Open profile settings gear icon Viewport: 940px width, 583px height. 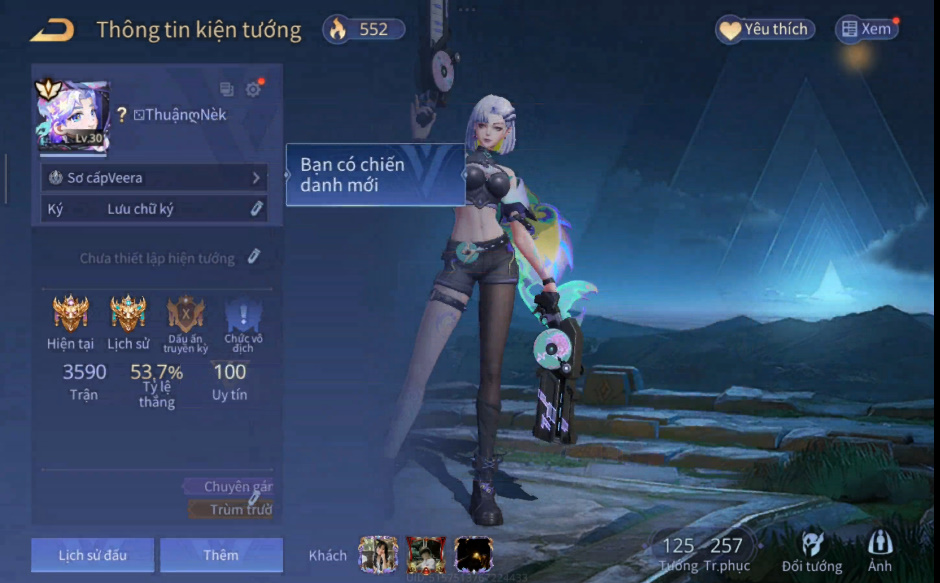253,89
